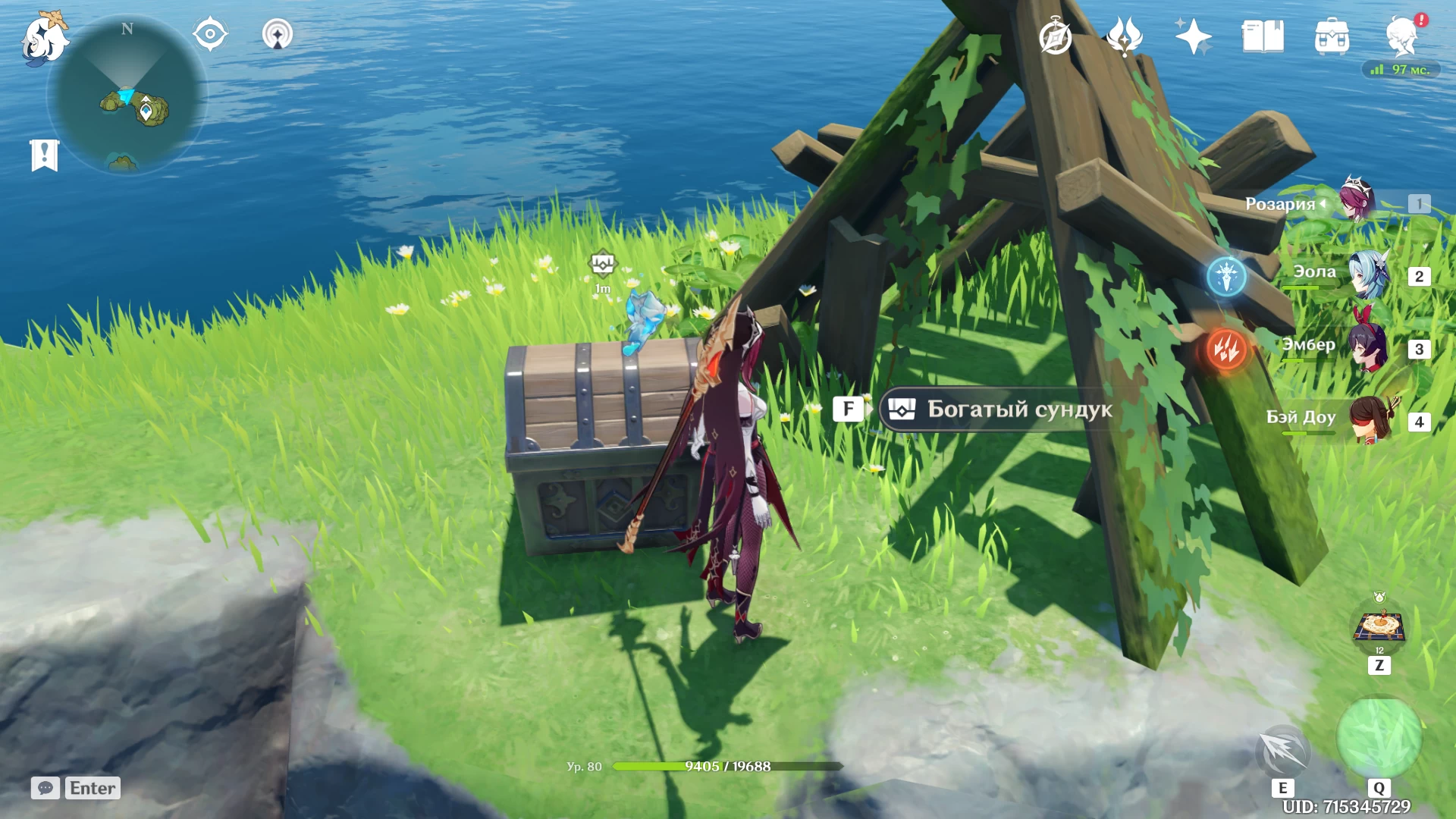Activate Rosaria's elemental skill icon

(1282, 751)
